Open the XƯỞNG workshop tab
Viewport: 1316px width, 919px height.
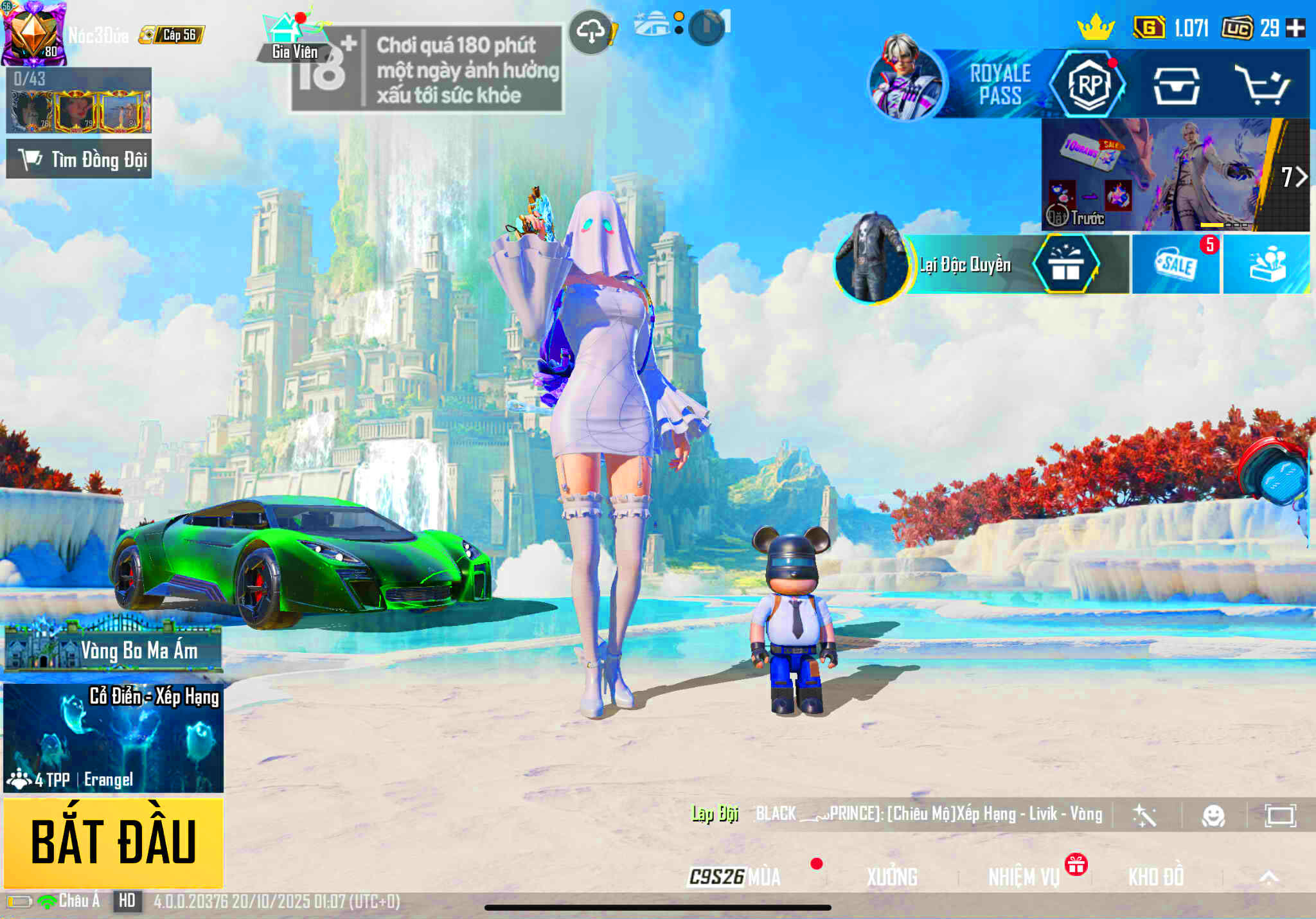coord(892,877)
